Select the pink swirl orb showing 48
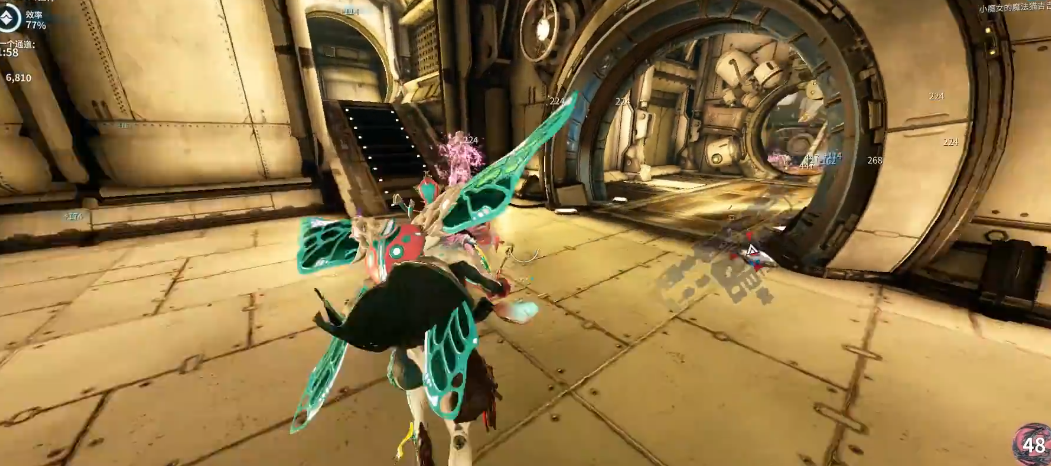The width and height of the screenshot is (1051, 466). pos(1033,446)
